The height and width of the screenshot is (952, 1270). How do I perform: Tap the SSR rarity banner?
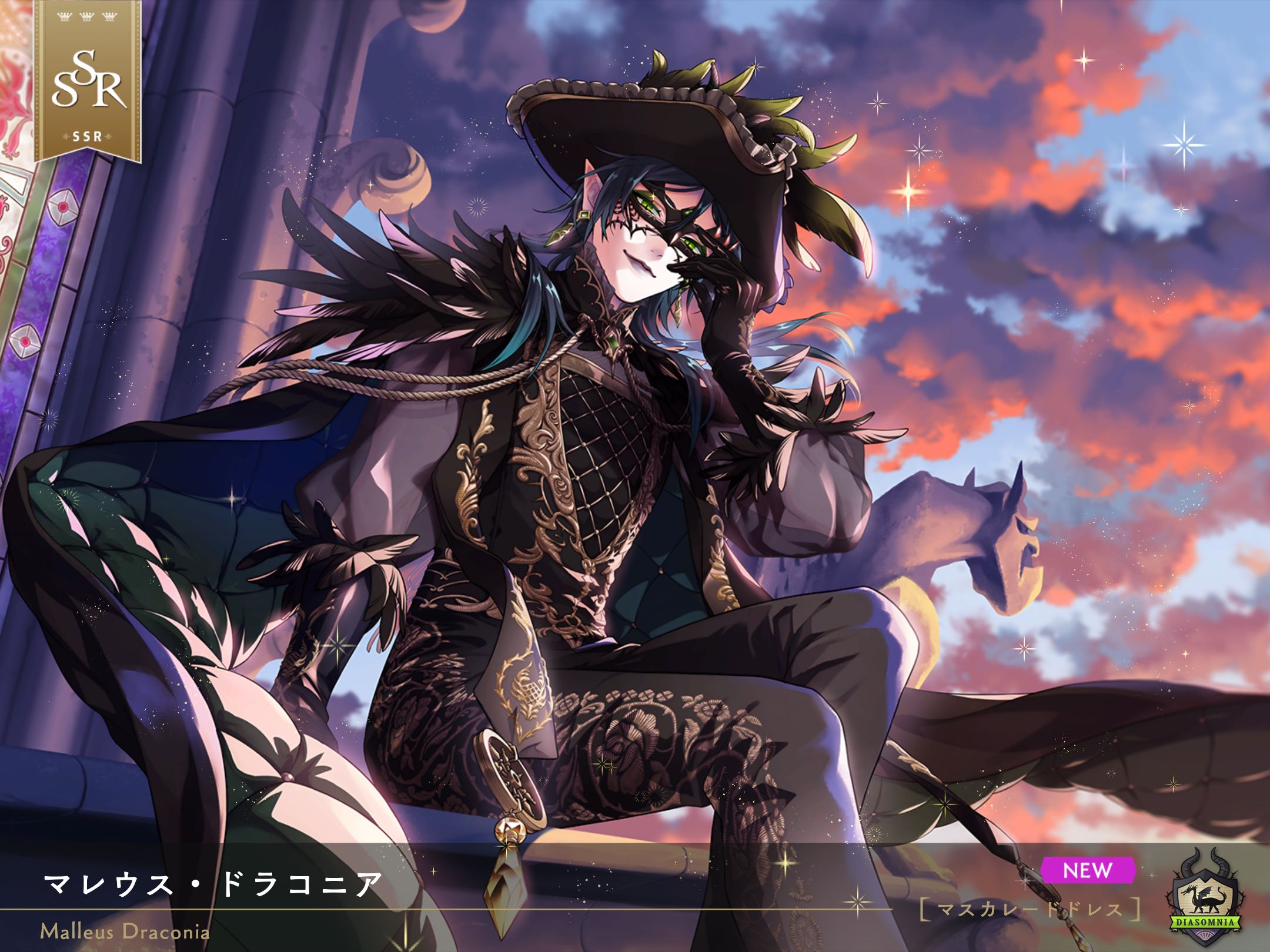pyautogui.click(x=88, y=82)
